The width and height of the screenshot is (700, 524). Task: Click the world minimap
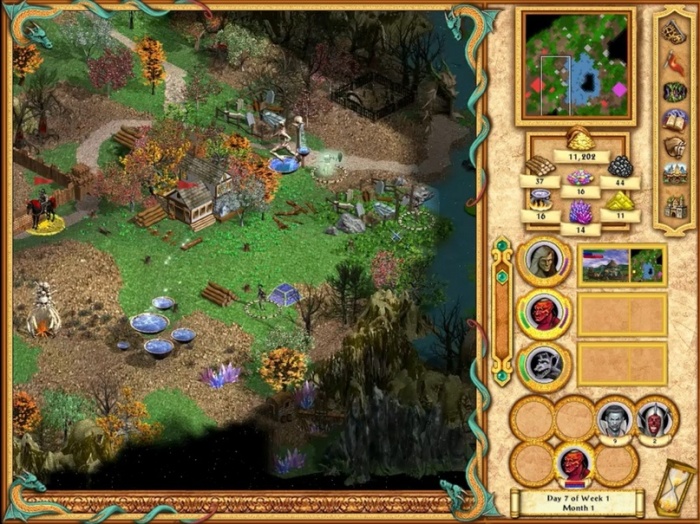pos(575,64)
